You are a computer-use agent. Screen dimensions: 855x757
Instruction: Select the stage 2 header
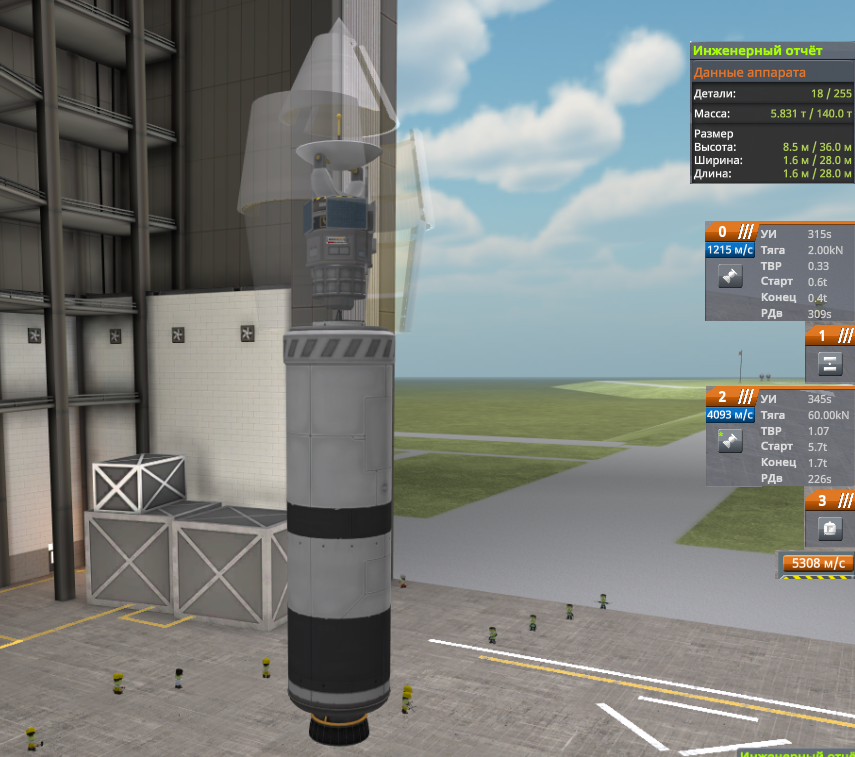click(730, 396)
